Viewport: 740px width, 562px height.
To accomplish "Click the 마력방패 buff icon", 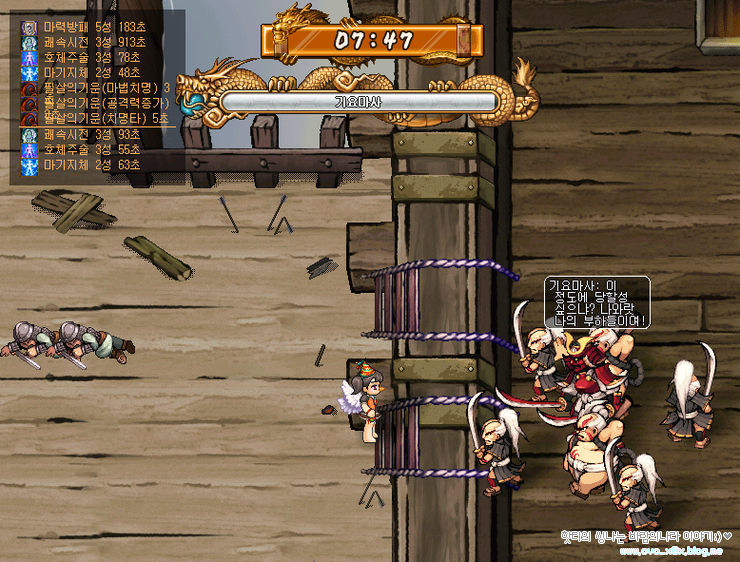I will [x=29, y=27].
